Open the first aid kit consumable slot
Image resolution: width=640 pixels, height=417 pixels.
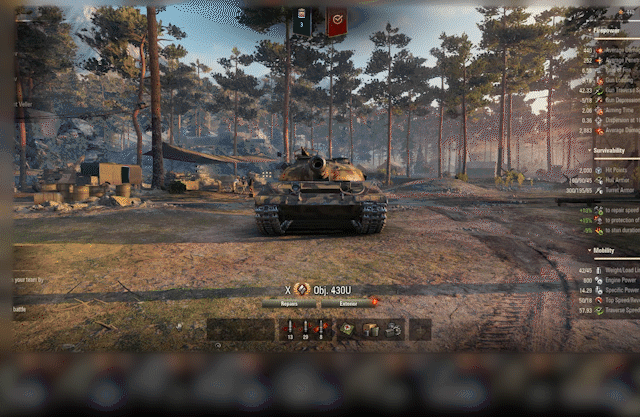347,329
